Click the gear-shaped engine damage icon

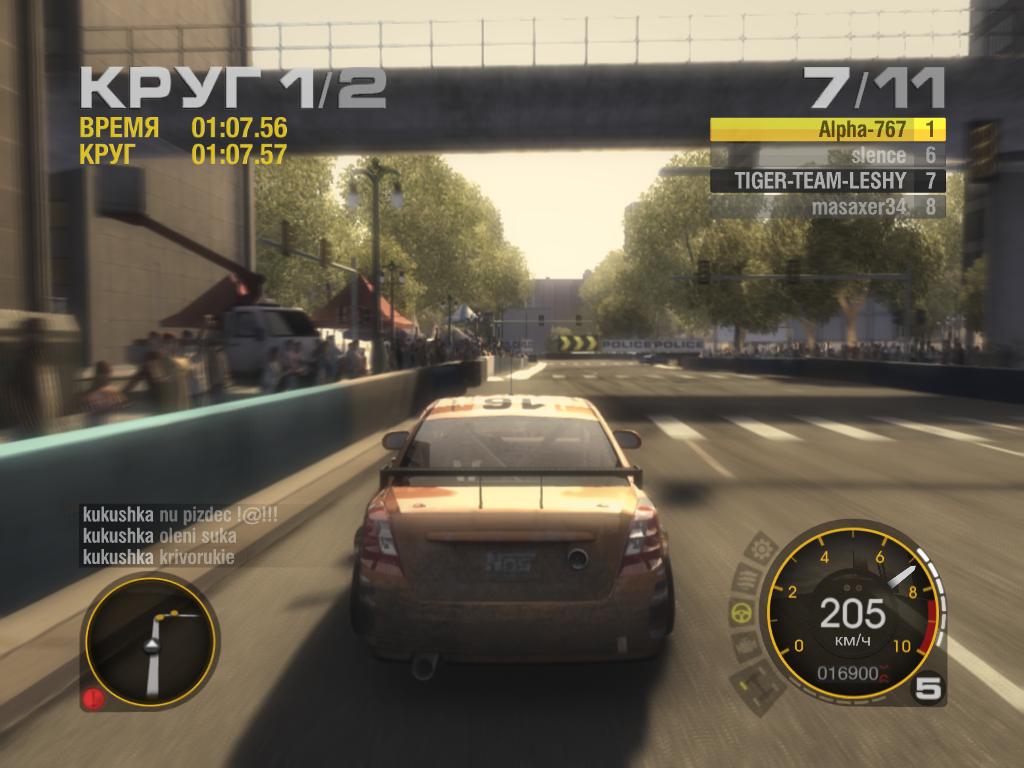click(x=762, y=549)
